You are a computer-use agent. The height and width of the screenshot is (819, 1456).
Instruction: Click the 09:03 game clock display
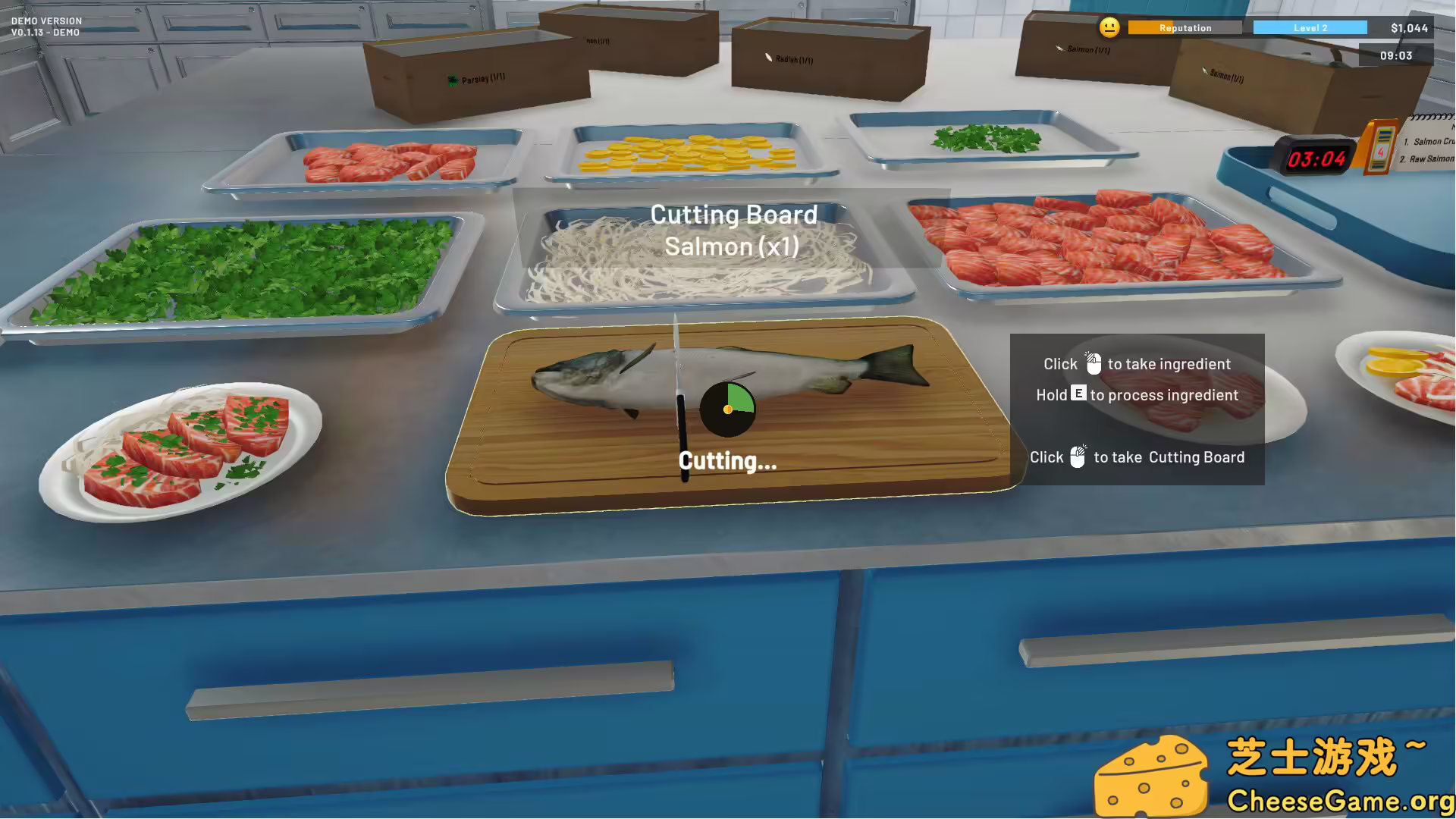point(1397,55)
